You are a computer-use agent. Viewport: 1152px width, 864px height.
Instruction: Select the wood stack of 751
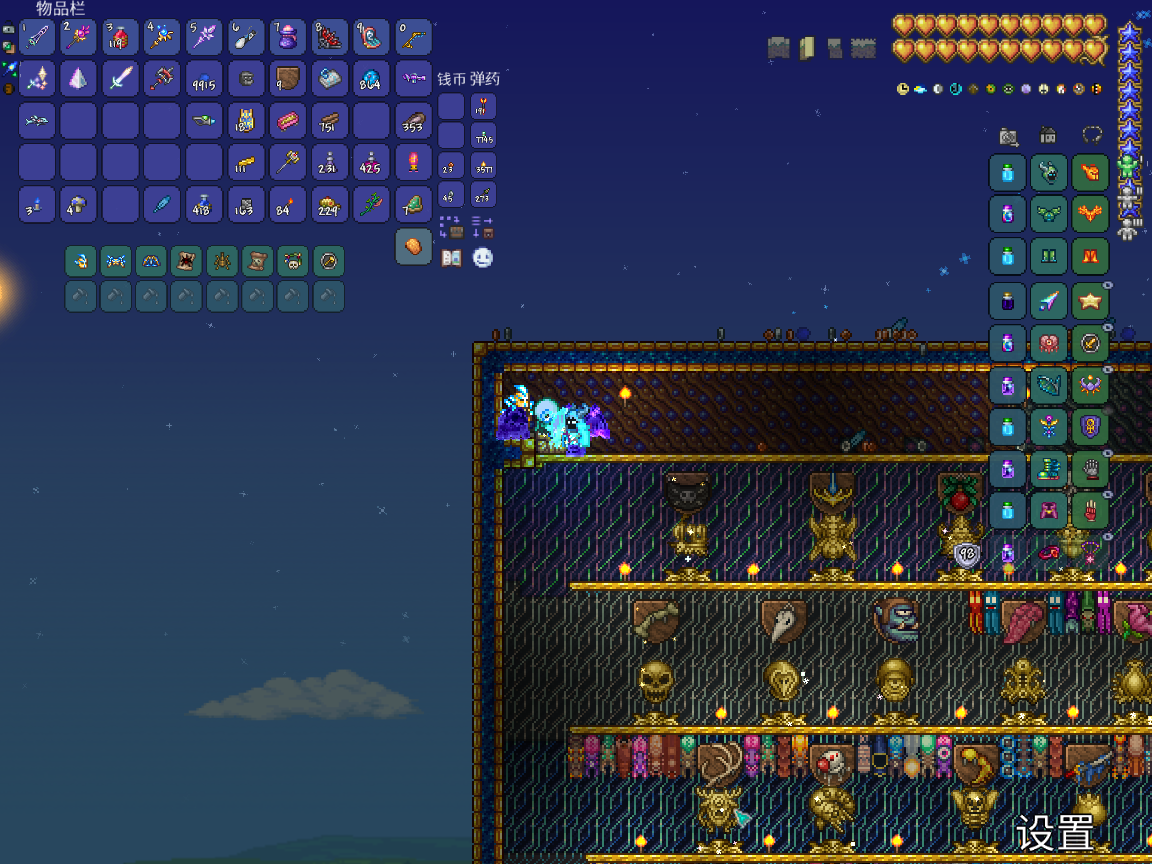click(329, 120)
